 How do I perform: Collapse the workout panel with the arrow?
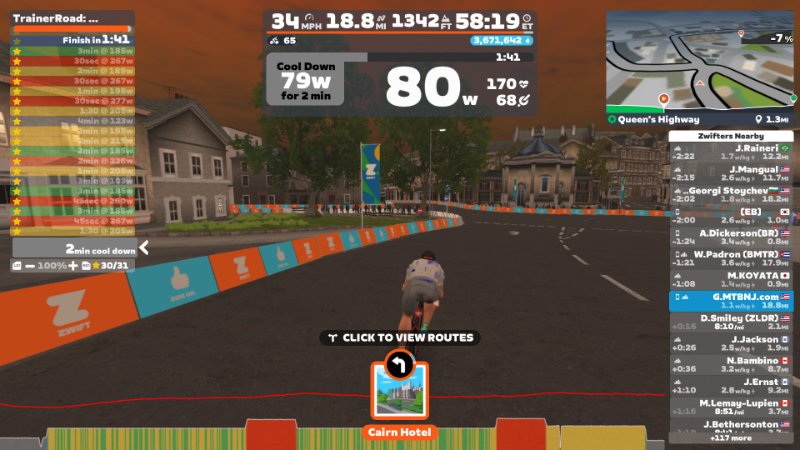coord(144,247)
